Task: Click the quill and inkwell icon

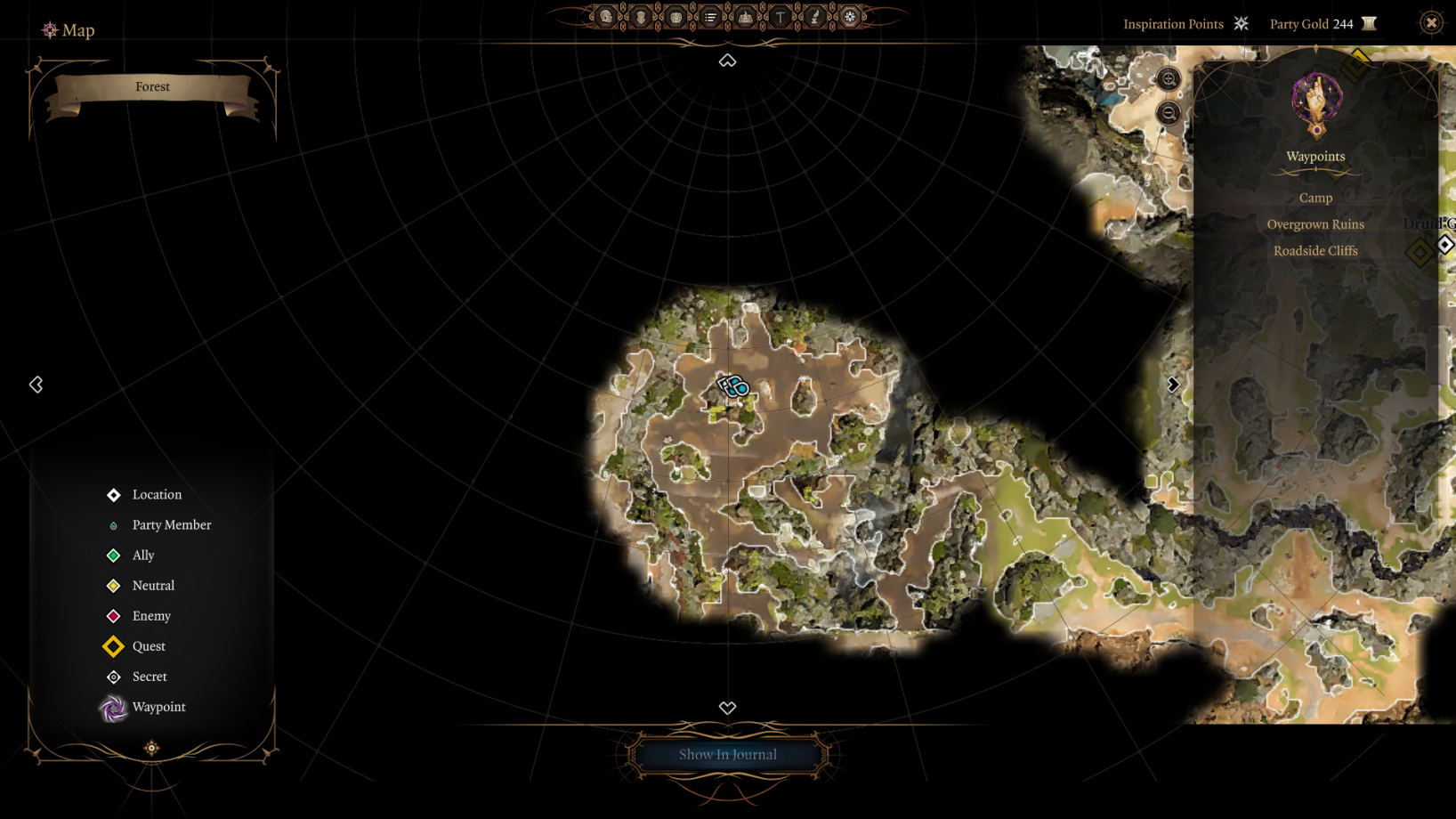Action: coord(814,17)
